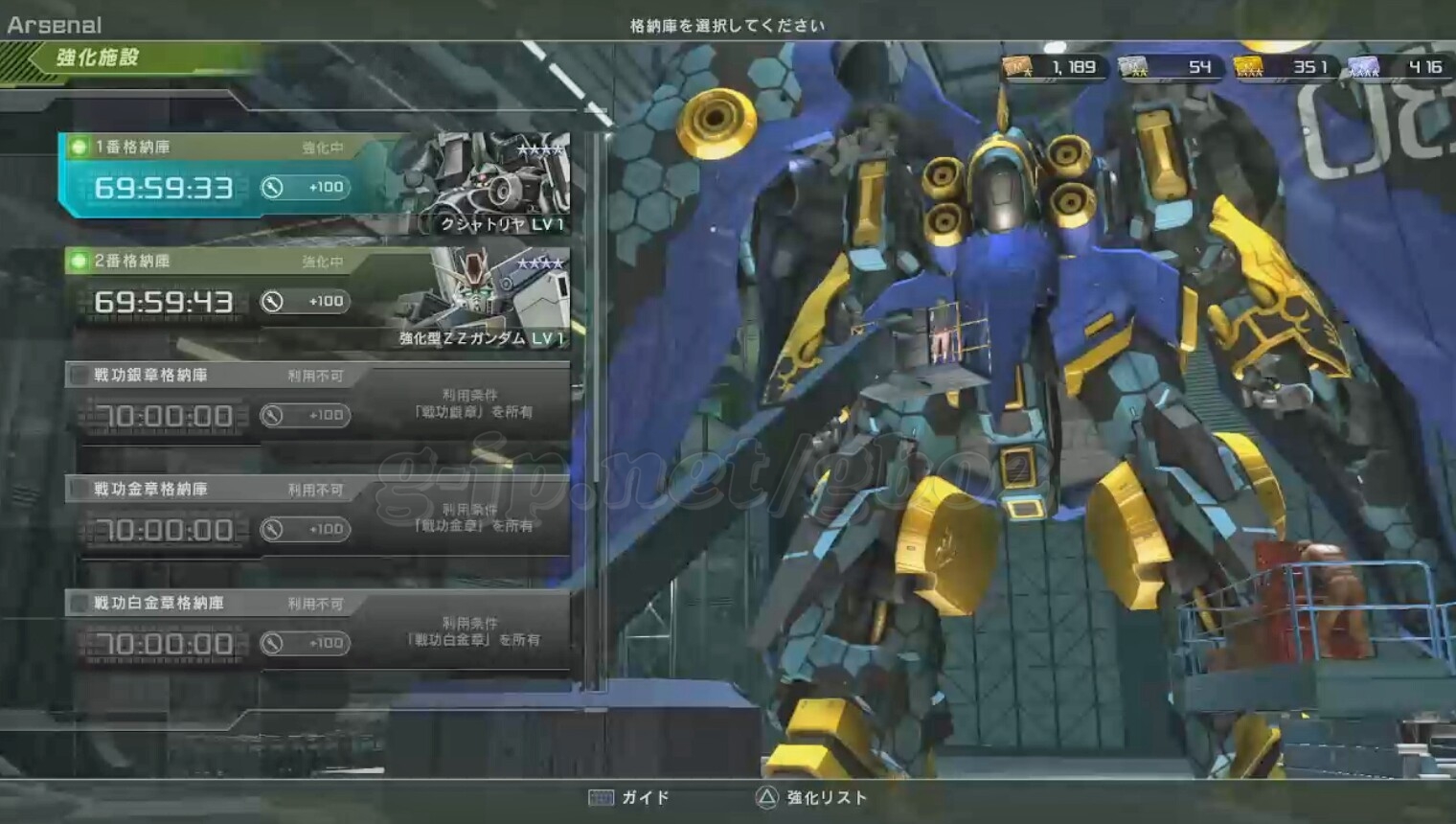This screenshot has height=824, width=1456.
Task: Click the +100 speed-up button in hangar 2
Action: tap(306, 302)
